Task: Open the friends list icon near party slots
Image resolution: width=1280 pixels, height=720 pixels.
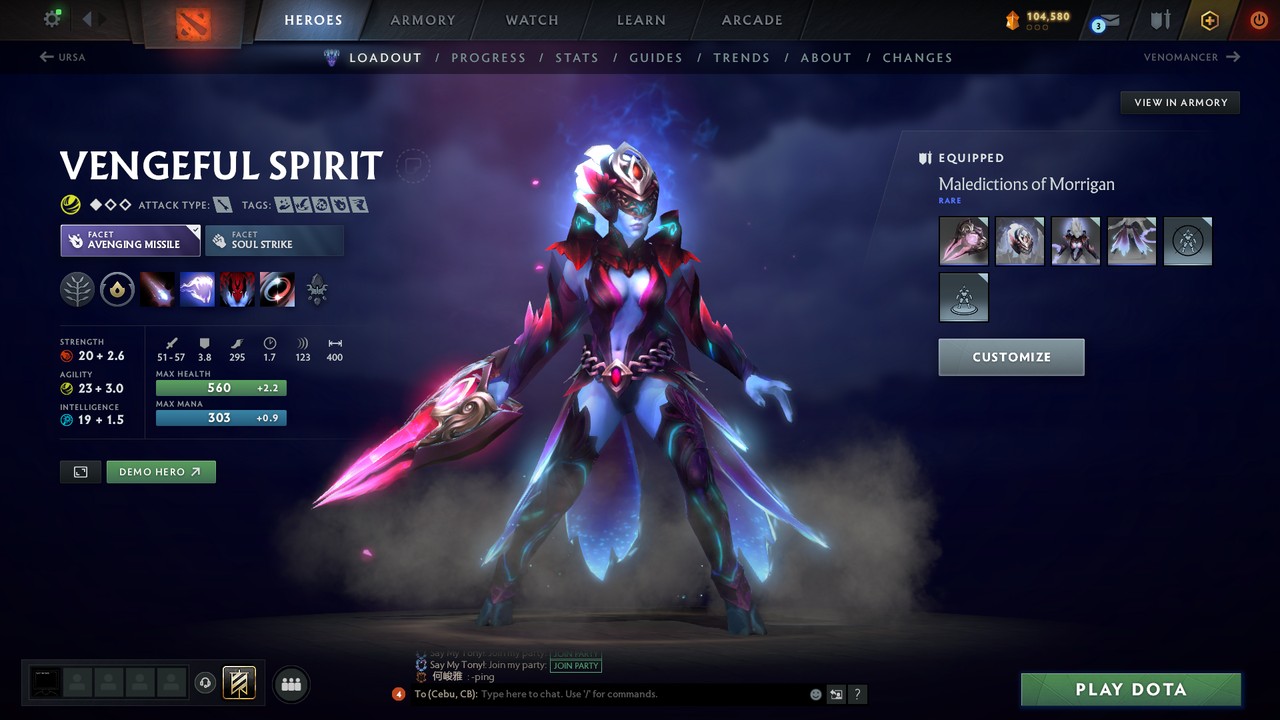Action: (291, 684)
